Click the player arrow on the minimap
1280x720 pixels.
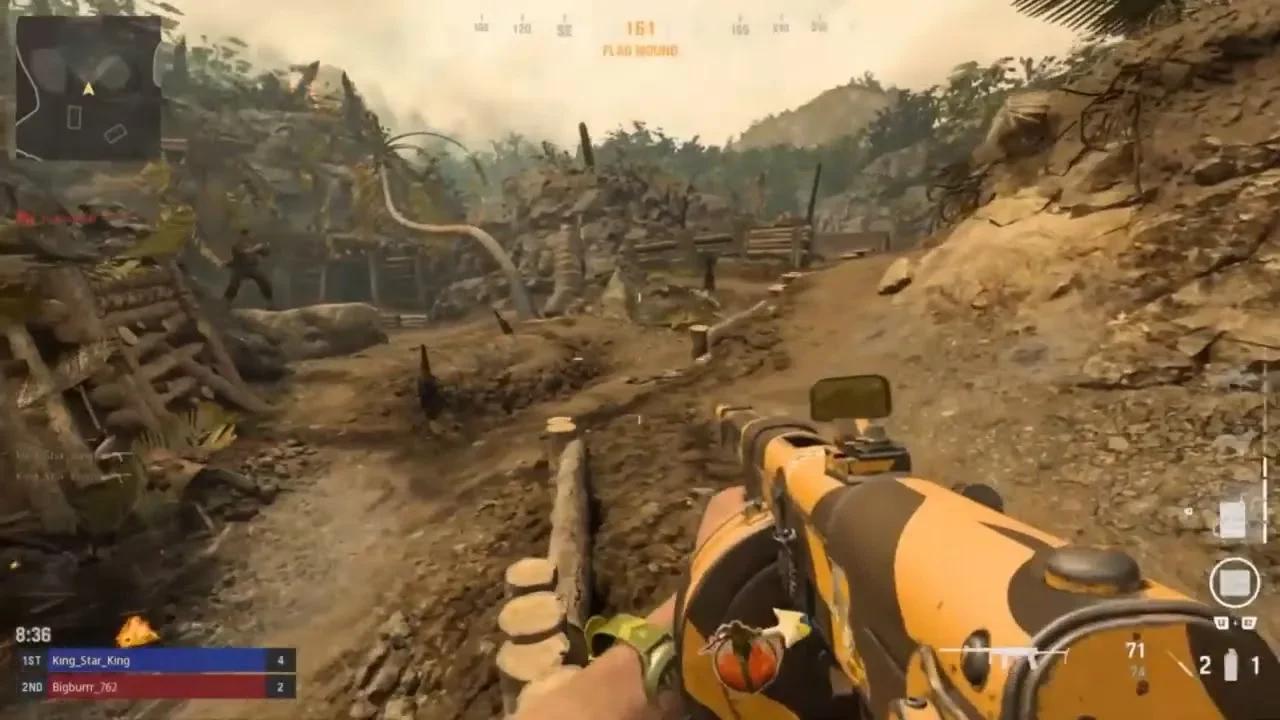(x=87, y=88)
